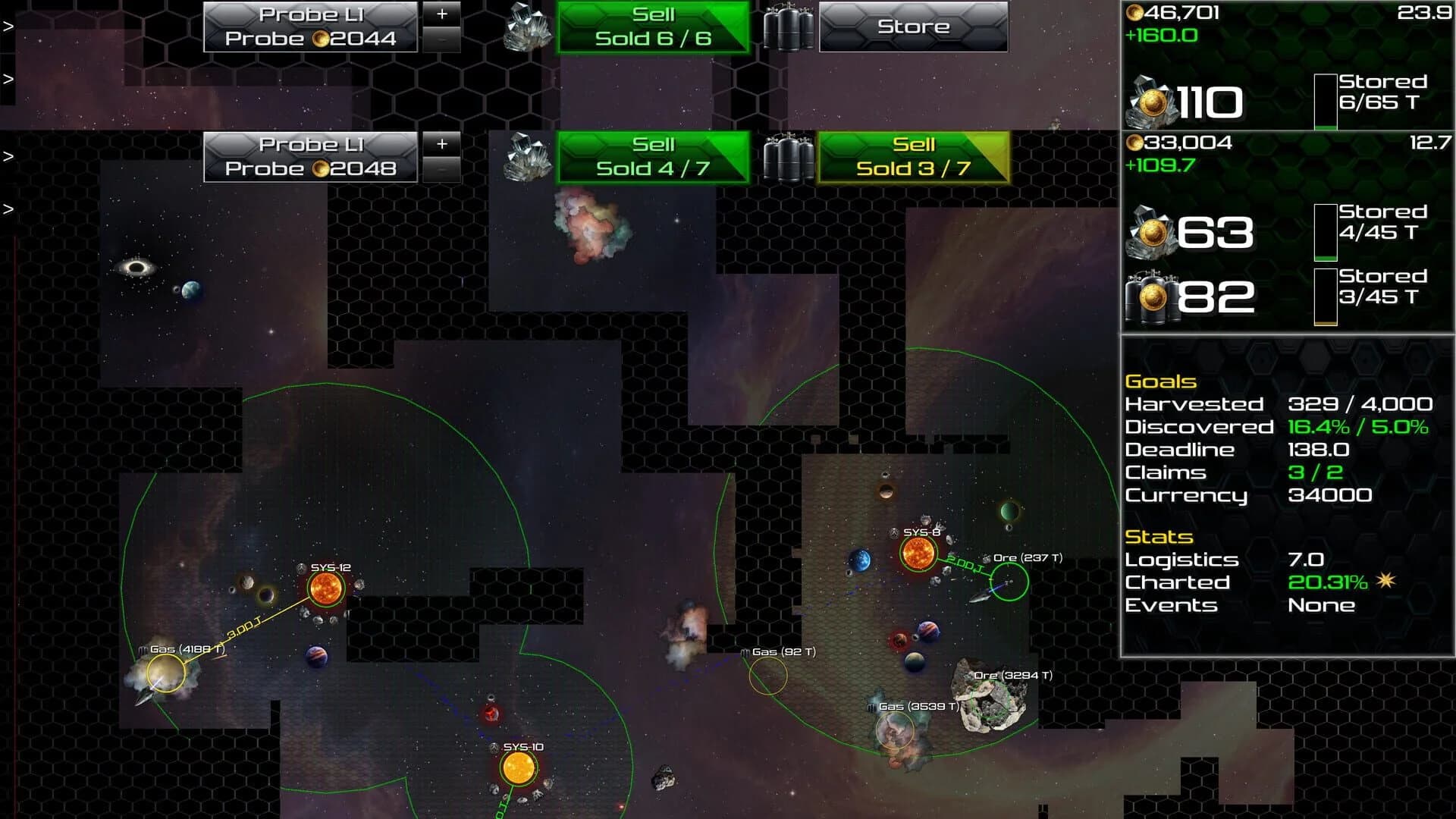Toggle the Sell Sold 6/6 control
1456x819 pixels.
point(652,27)
